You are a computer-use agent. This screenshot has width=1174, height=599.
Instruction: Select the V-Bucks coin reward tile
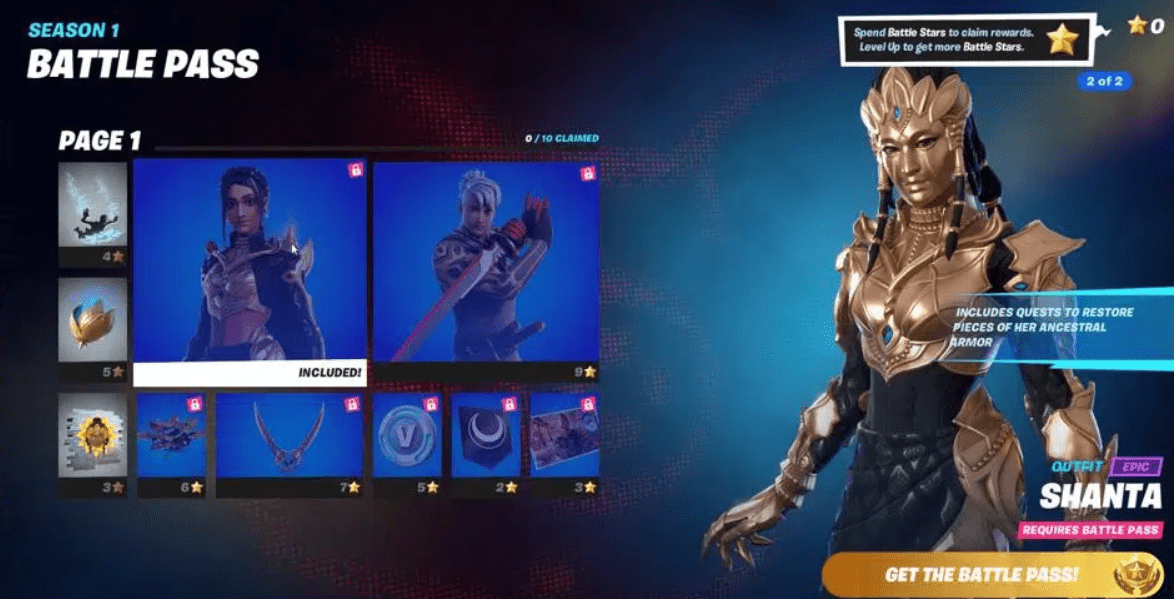click(x=406, y=436)
